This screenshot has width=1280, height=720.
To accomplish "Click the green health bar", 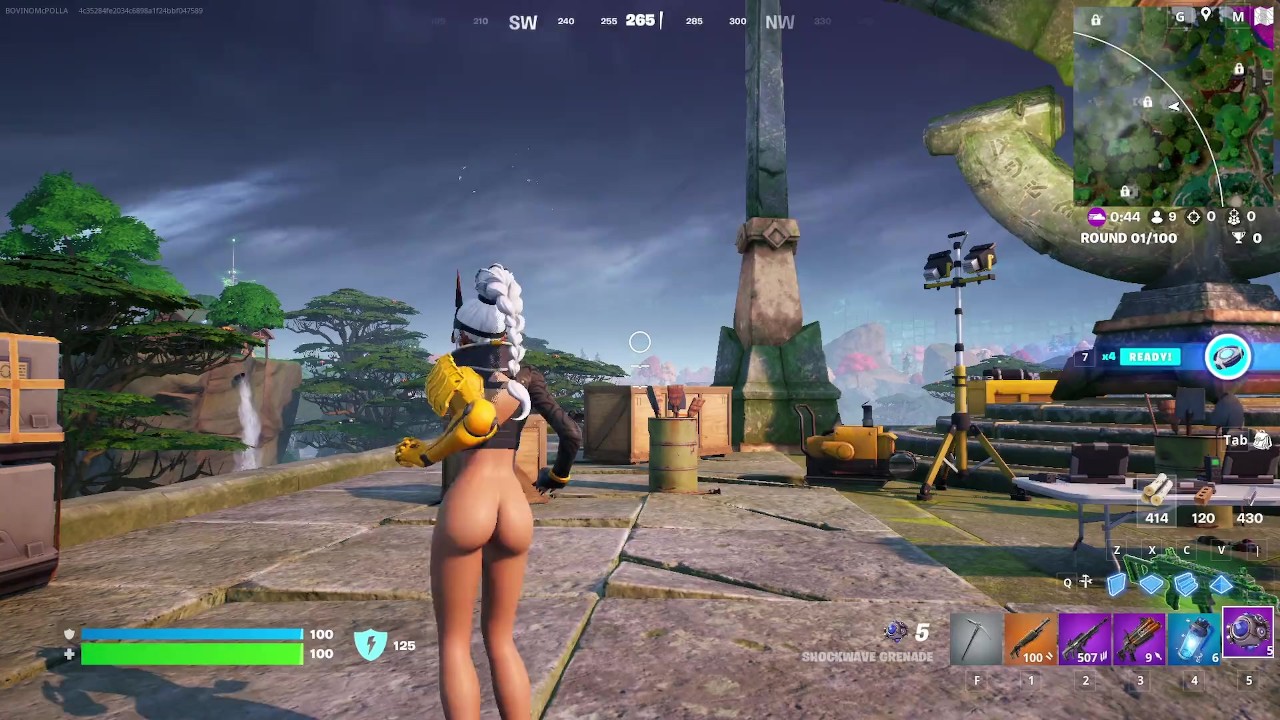I will [x=190, y=654].
